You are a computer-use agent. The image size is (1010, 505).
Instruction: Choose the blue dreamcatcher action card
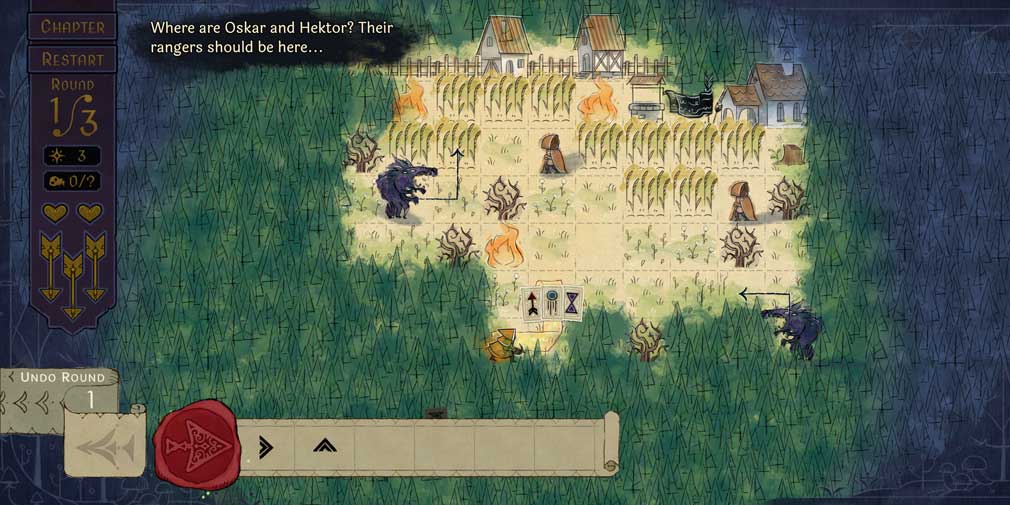[553, 303]
